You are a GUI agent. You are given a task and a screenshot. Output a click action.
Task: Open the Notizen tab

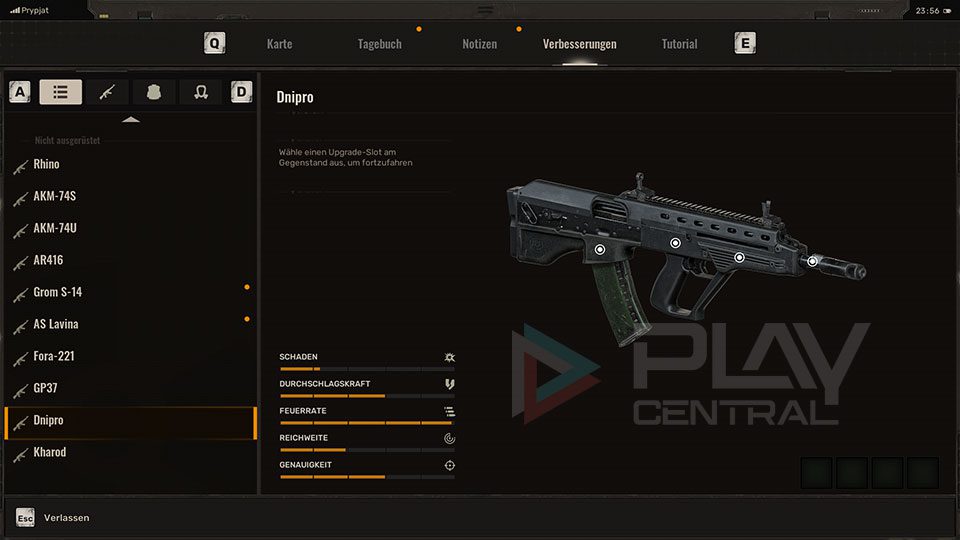click(x=479, y=44)
